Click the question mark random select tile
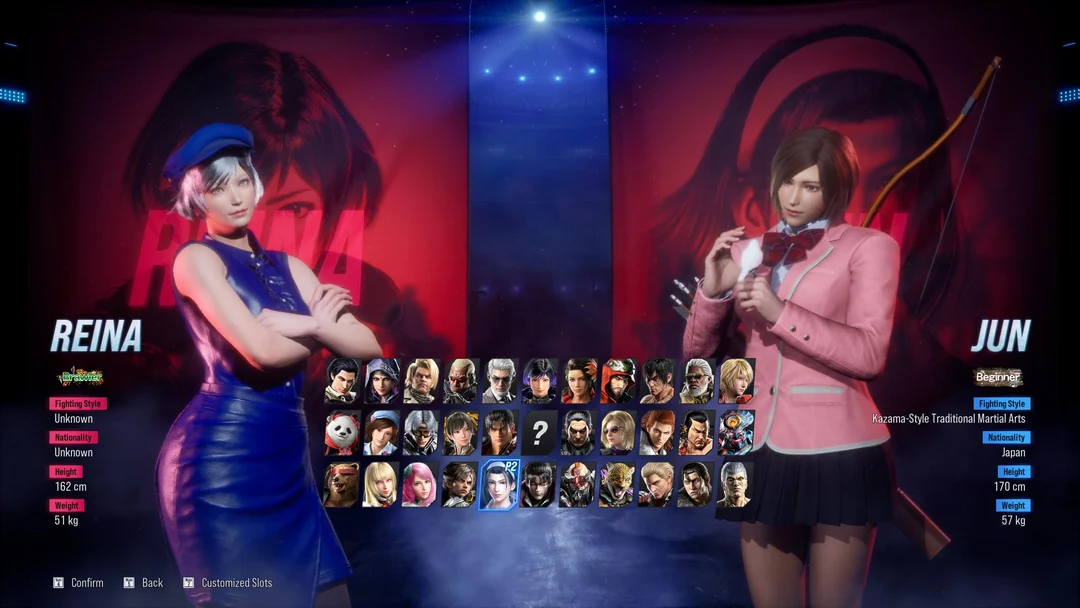The width and height of the screenshot is (1080, 608). [538, 432]
